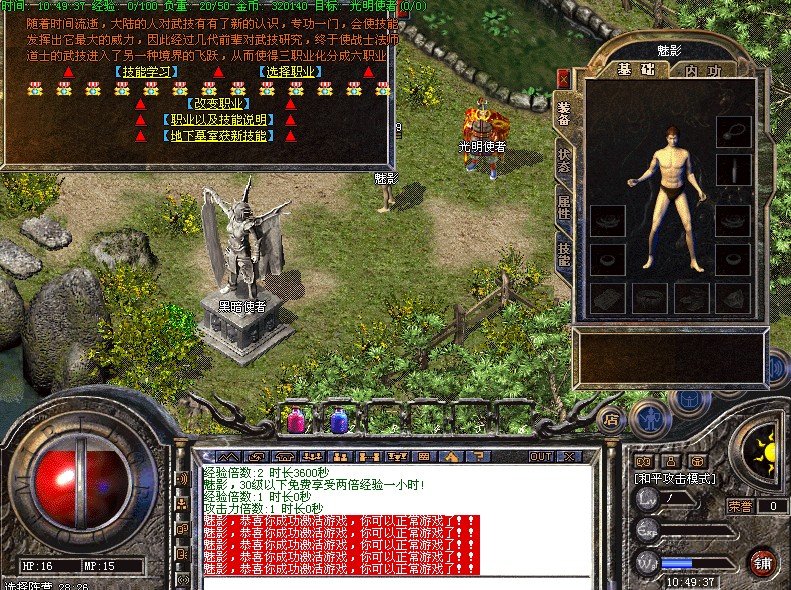Open the 店 shop button
This screenshot has height=590, width=791.
611,420
